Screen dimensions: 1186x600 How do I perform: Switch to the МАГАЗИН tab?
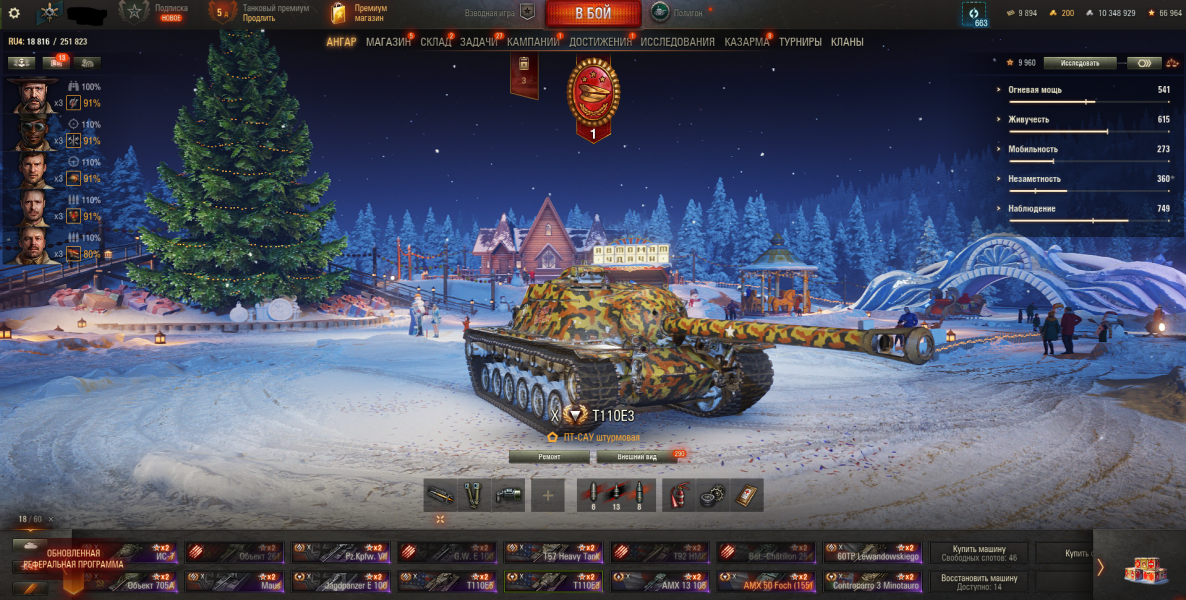click(387, 42)
